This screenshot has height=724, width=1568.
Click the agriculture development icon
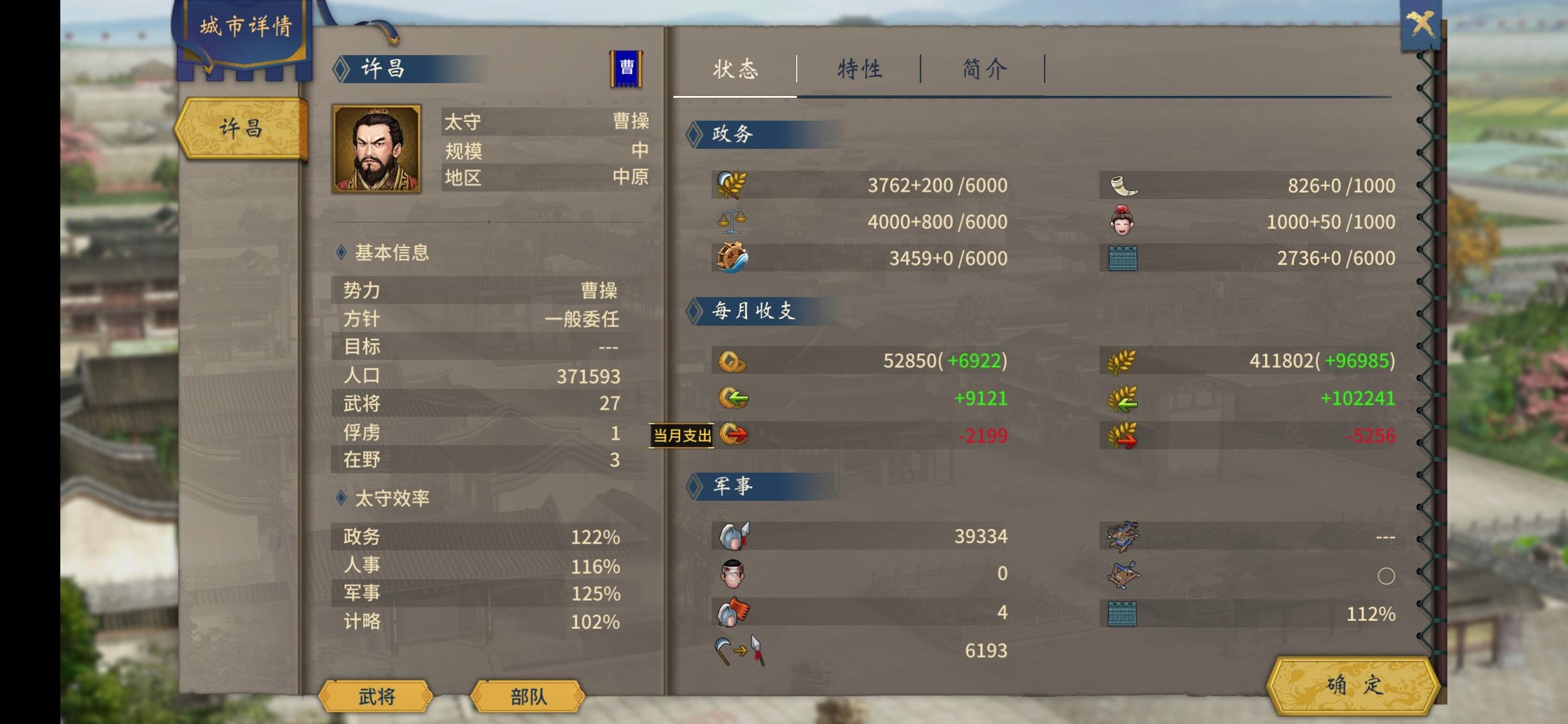click(x=730, y=184)
